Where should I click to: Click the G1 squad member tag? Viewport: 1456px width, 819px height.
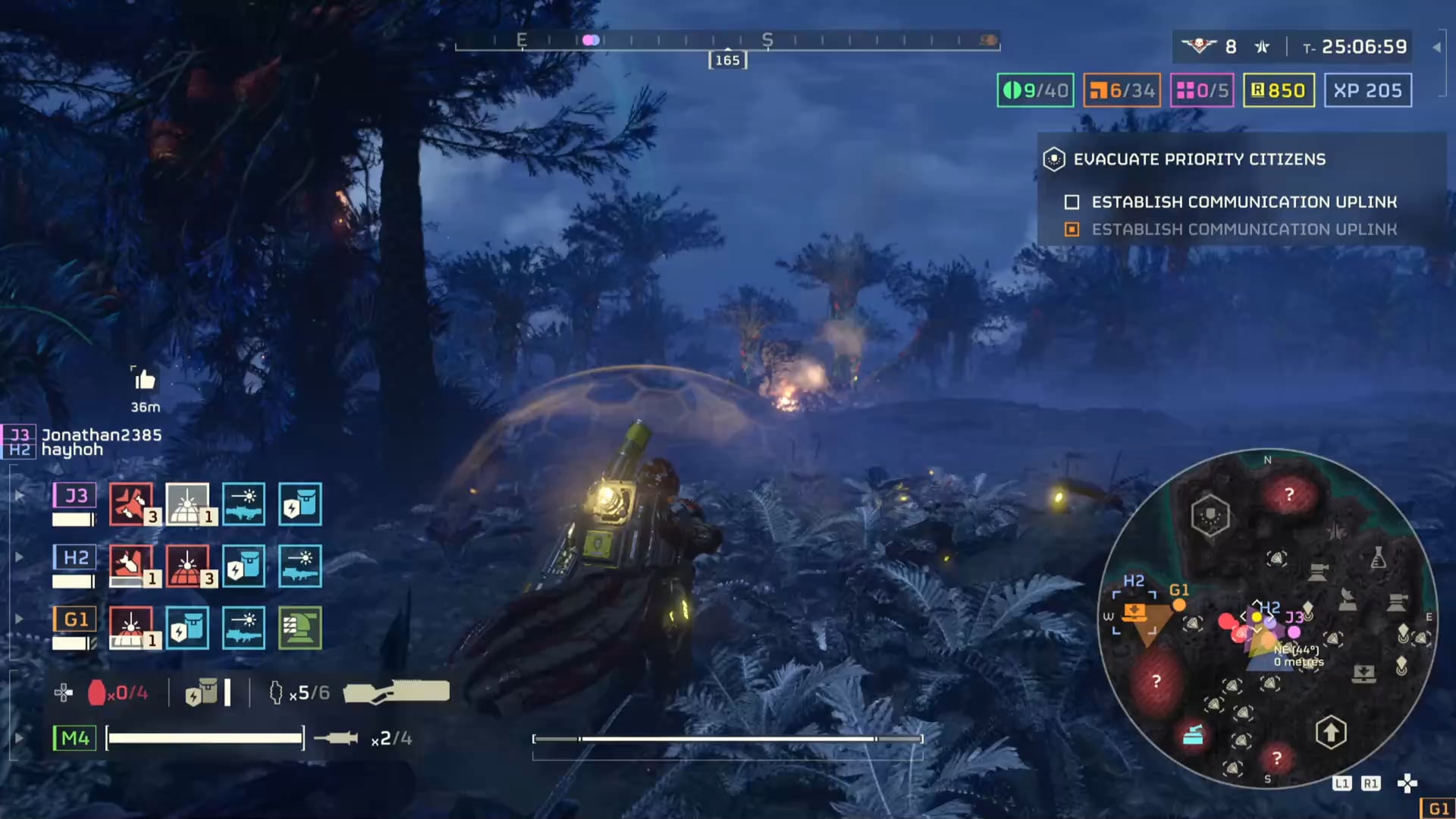[x=74, y=620]
